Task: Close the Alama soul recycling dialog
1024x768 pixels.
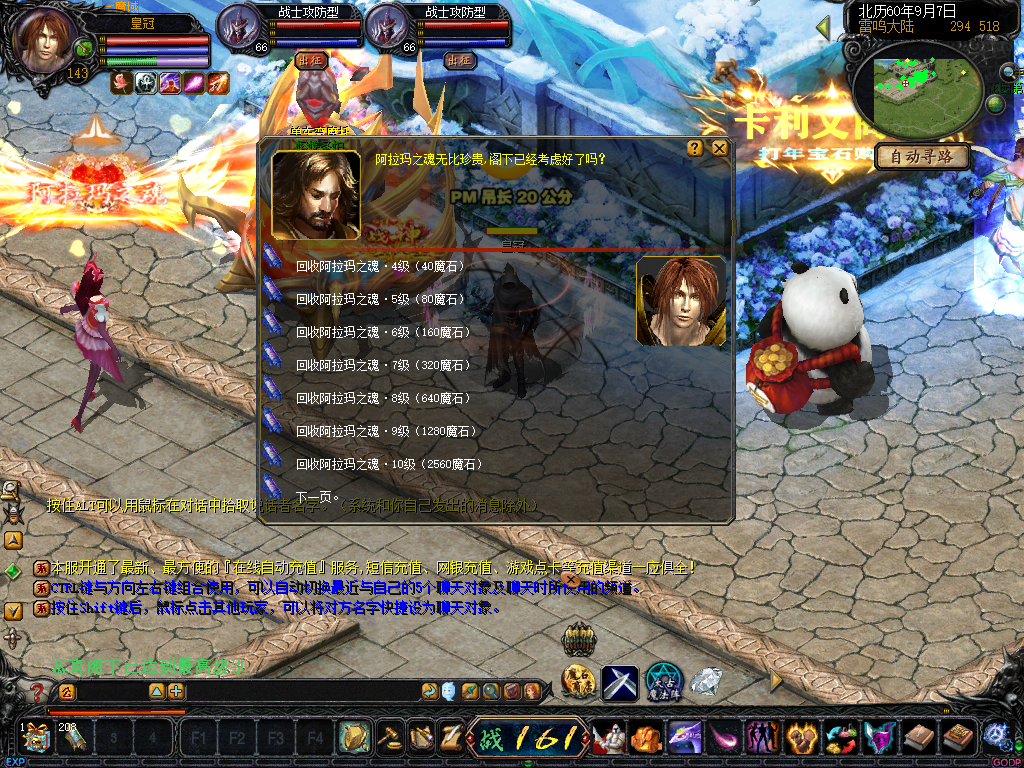Action: point(719,148)
